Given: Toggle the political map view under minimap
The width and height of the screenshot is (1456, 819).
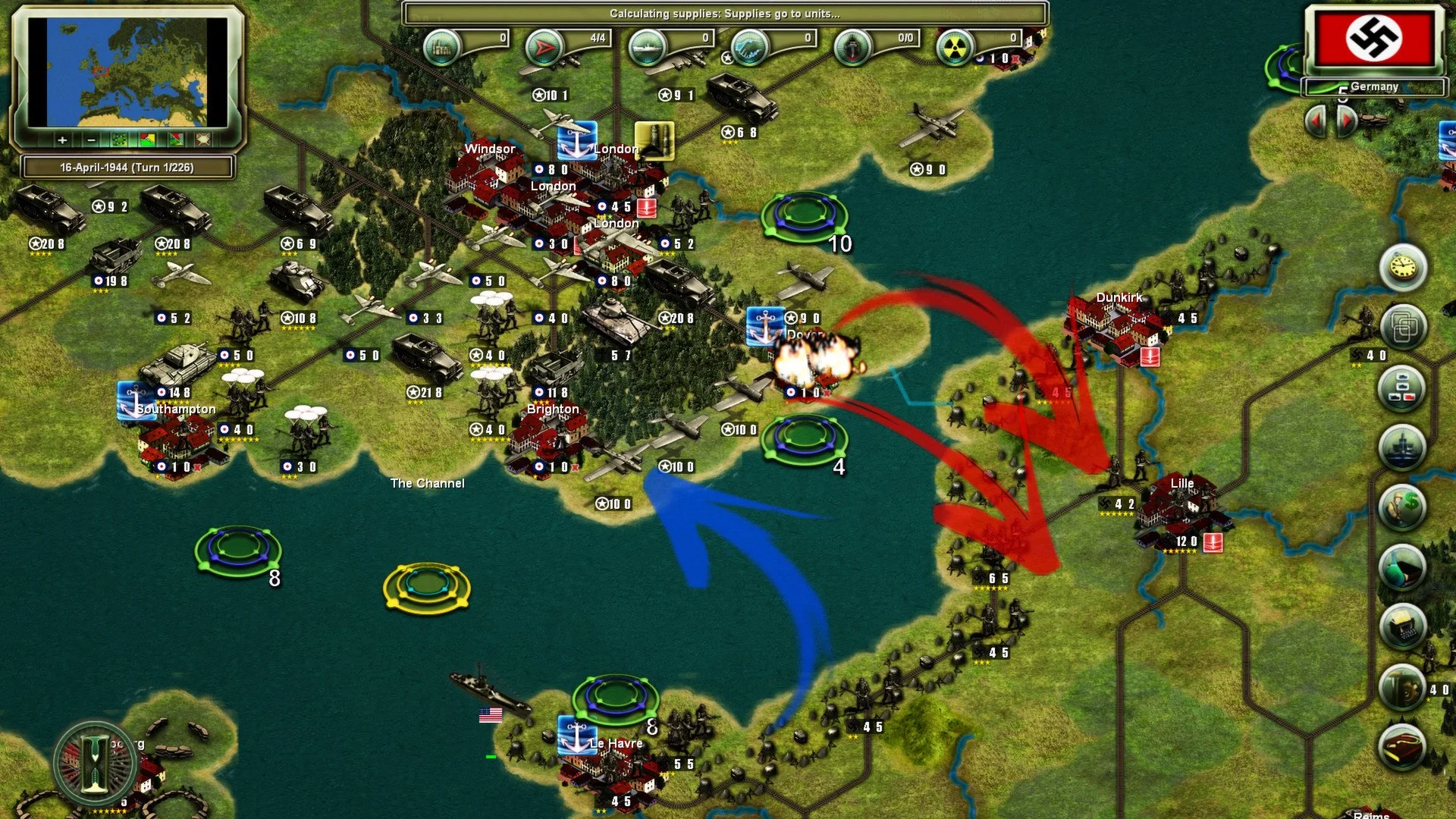Looking at the screenshot, I should pyautogui.click(x=147, y=140).
